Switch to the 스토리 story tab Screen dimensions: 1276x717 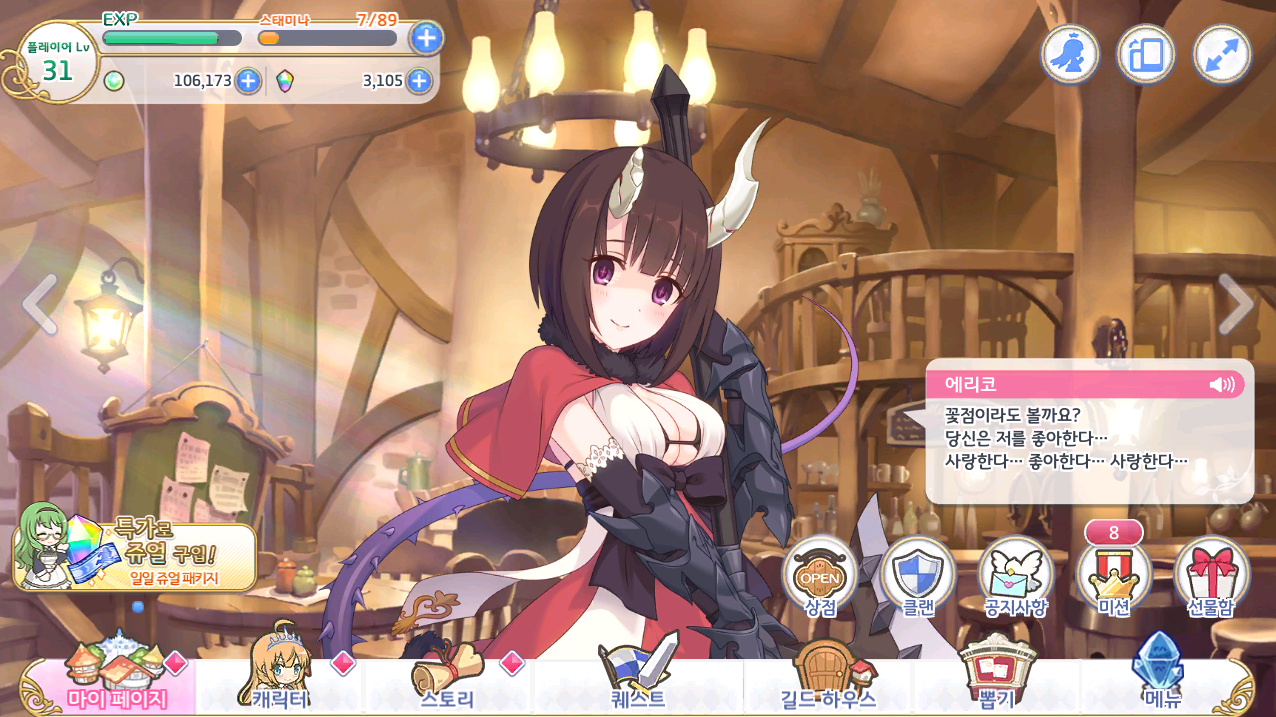point(450,683)
